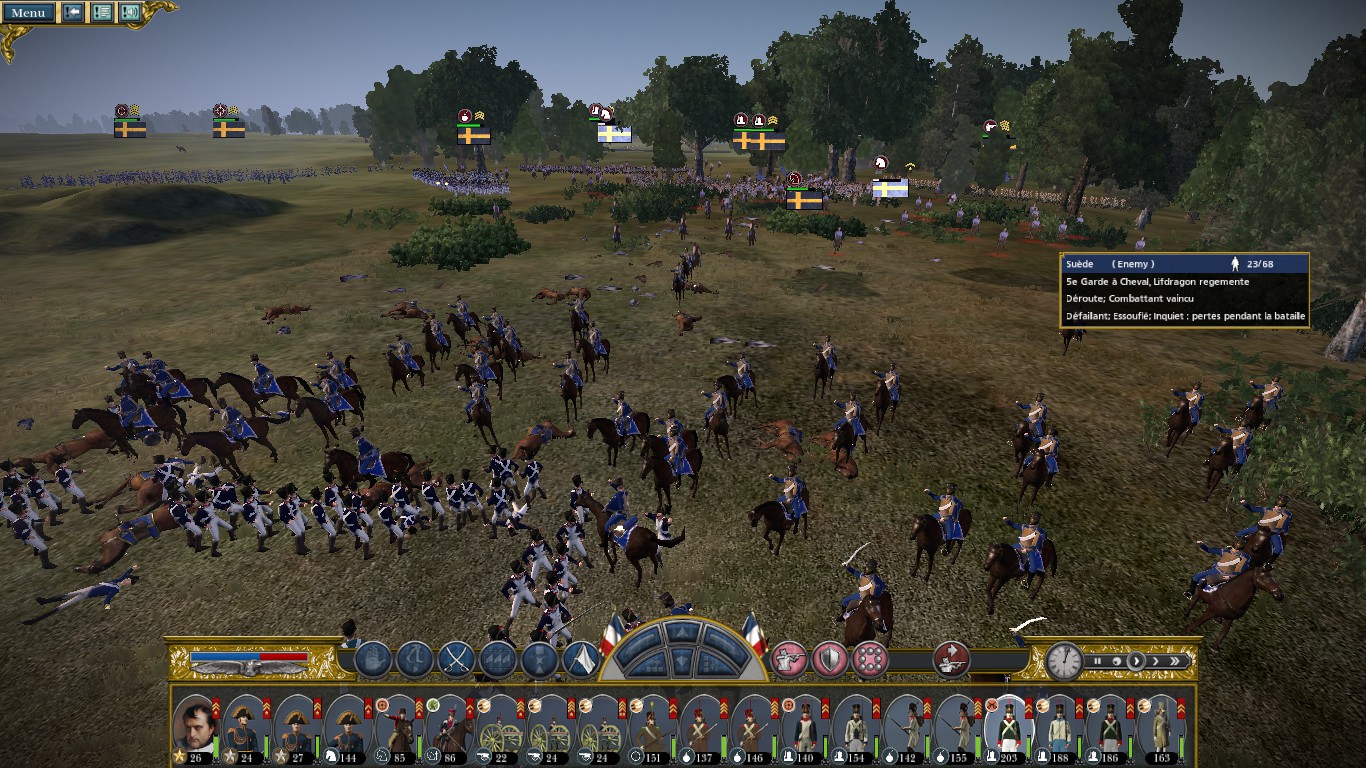Select the infantry unit card showing 163
The image size is (1366, 768).
(1161, 727)
